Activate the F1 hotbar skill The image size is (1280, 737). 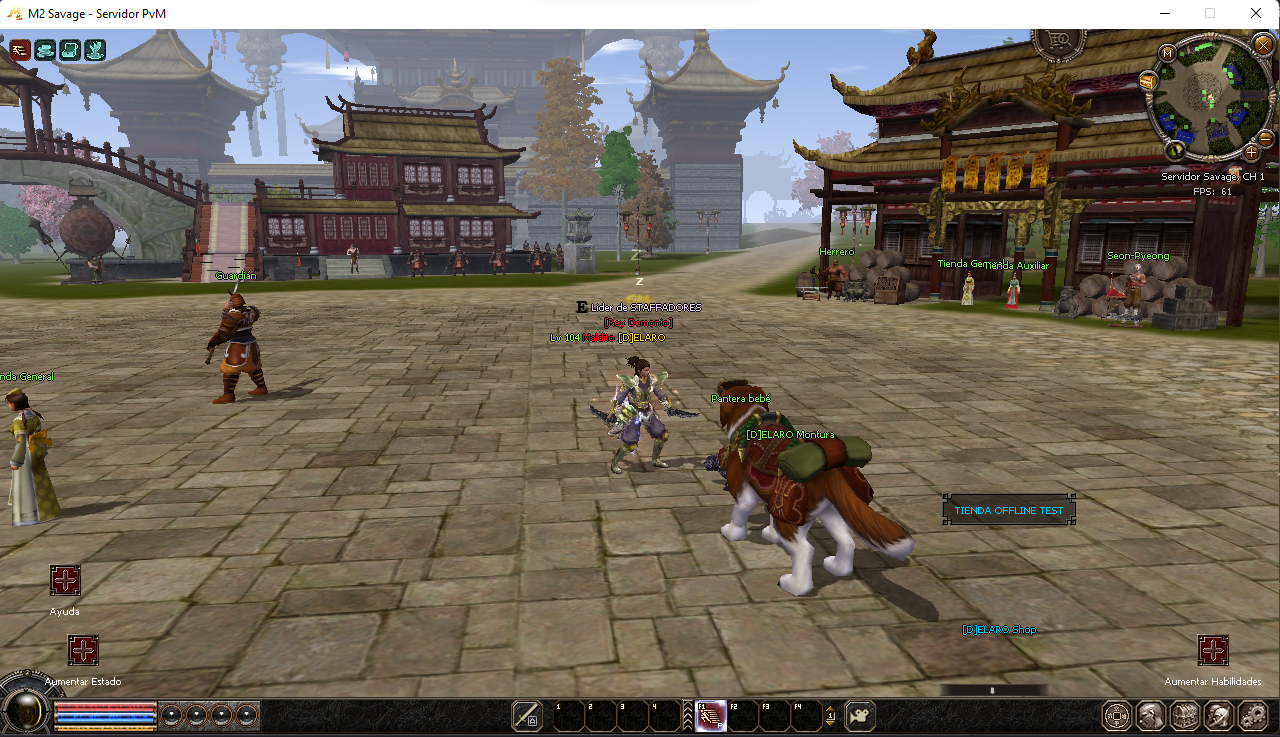(710, 716)
